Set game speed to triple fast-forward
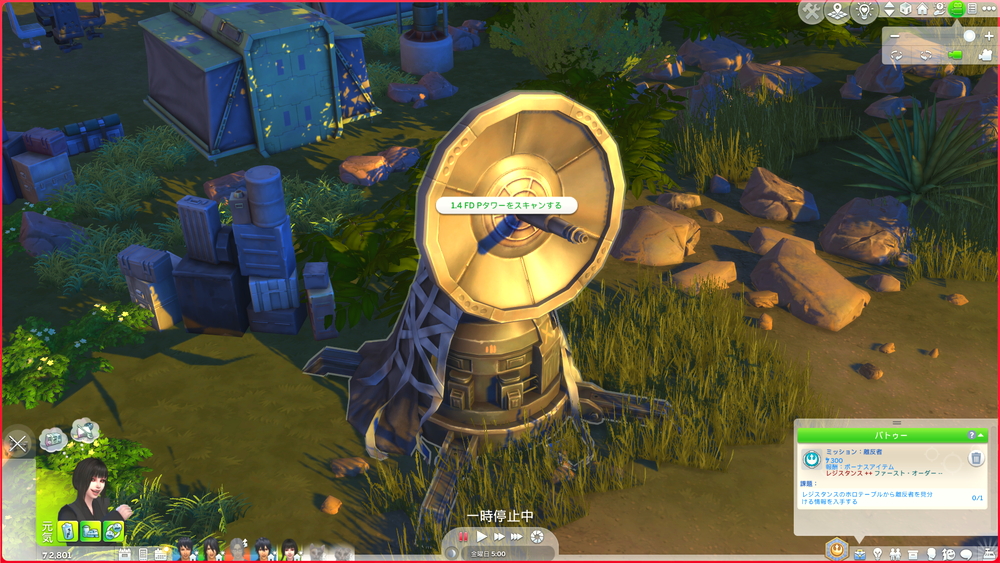Viewport: 1000px width, 563px height. pos(518,536)
